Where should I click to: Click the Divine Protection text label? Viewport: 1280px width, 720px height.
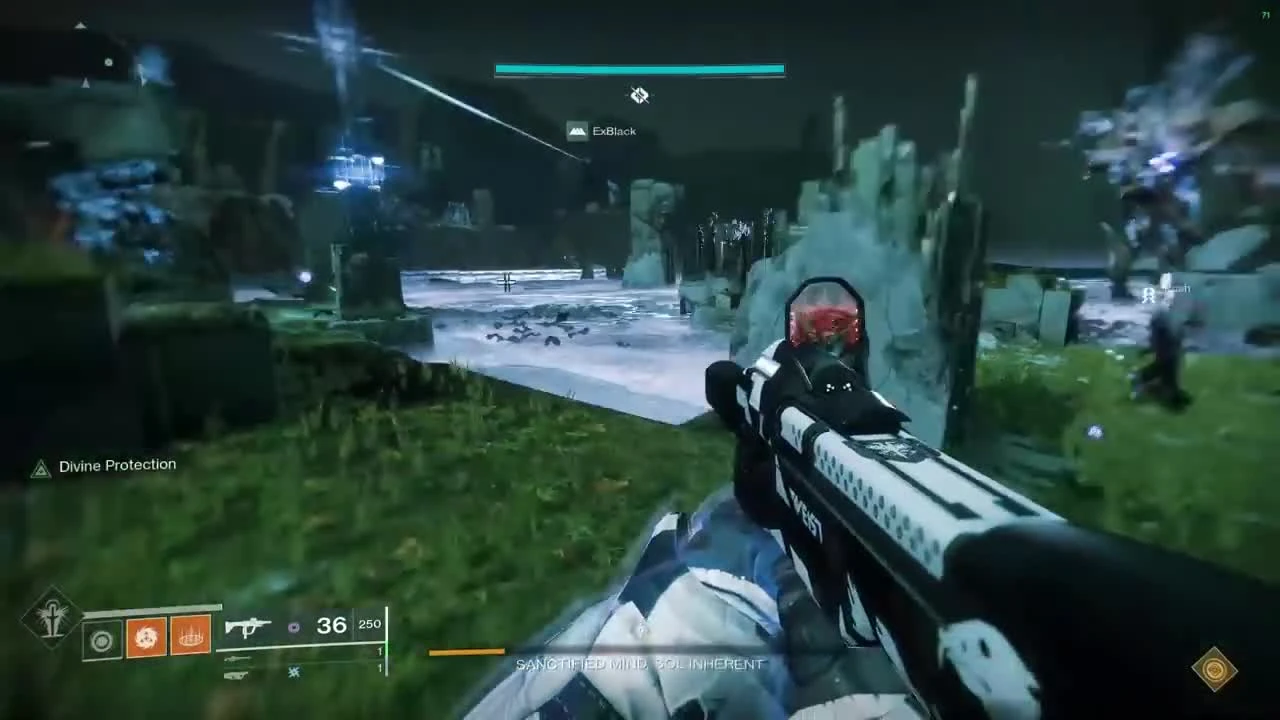116,465
